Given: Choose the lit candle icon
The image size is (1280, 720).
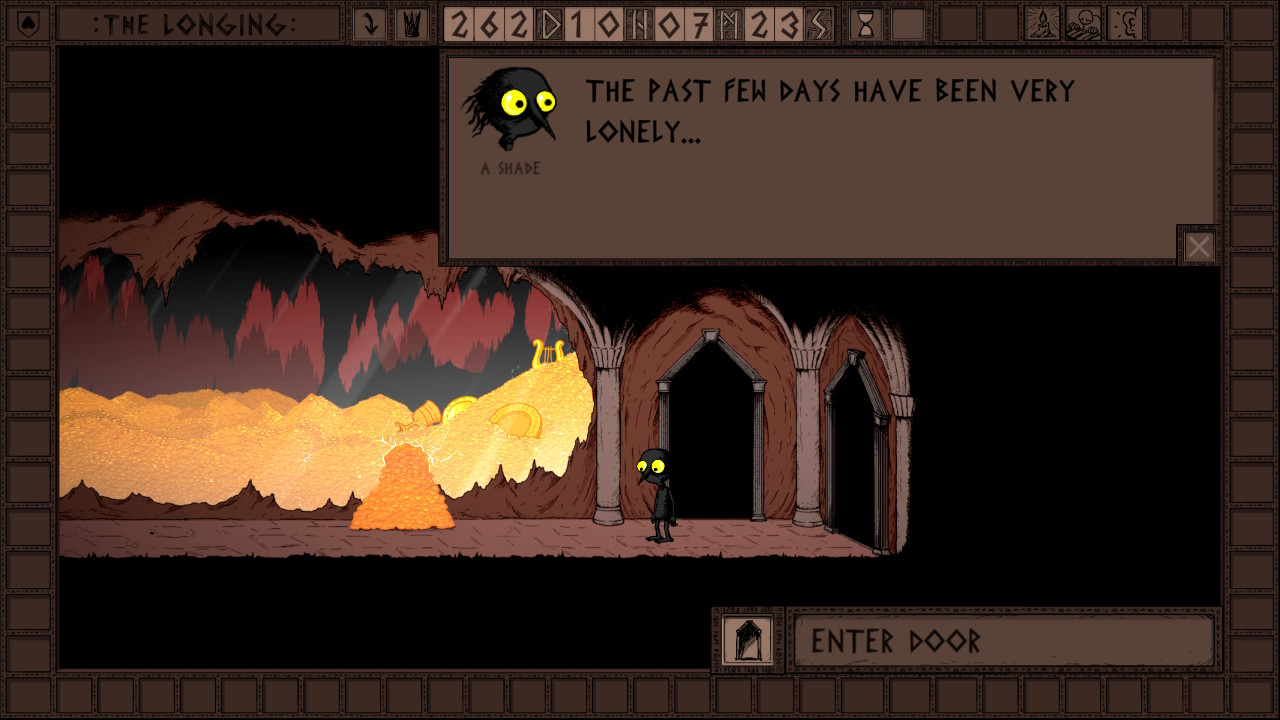Looking at the screenshot, I should 1042,24.
